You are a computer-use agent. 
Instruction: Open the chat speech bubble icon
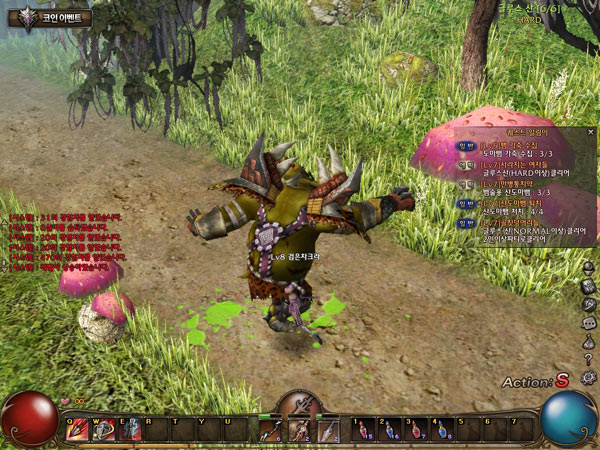coord(589,323)
